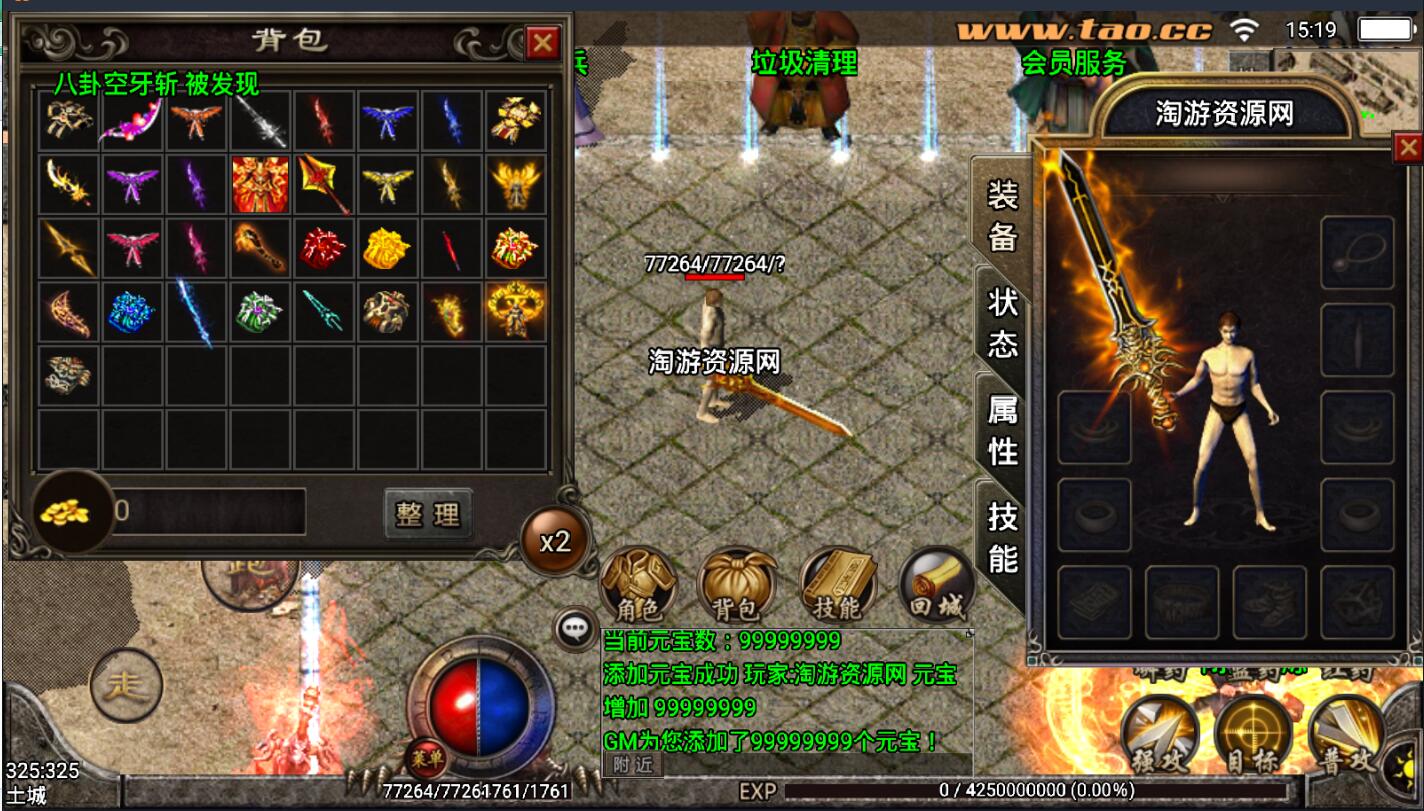Close the character equipment panel
Image resolution: width=1424 pixels, height=811 pixels.
(x=1408, y=149)
